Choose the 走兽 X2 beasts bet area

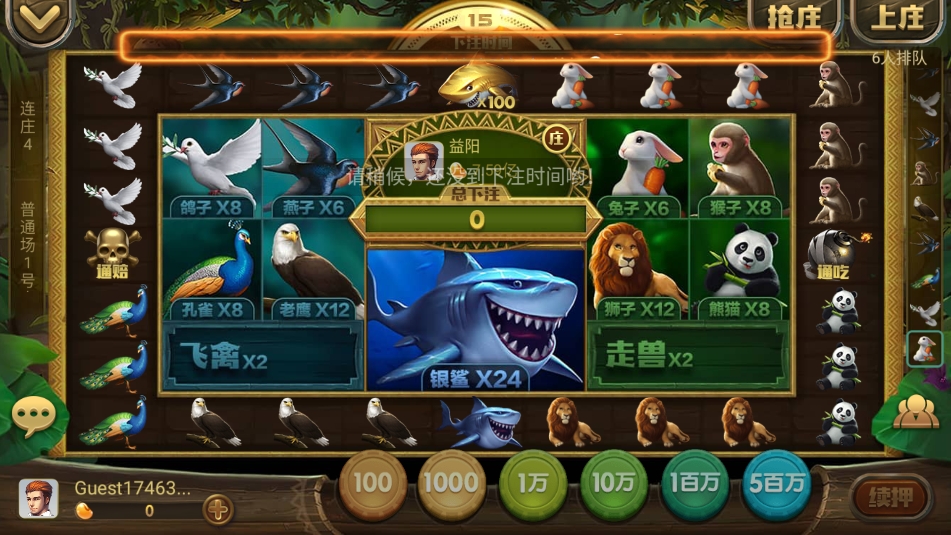tap(688, 355)
